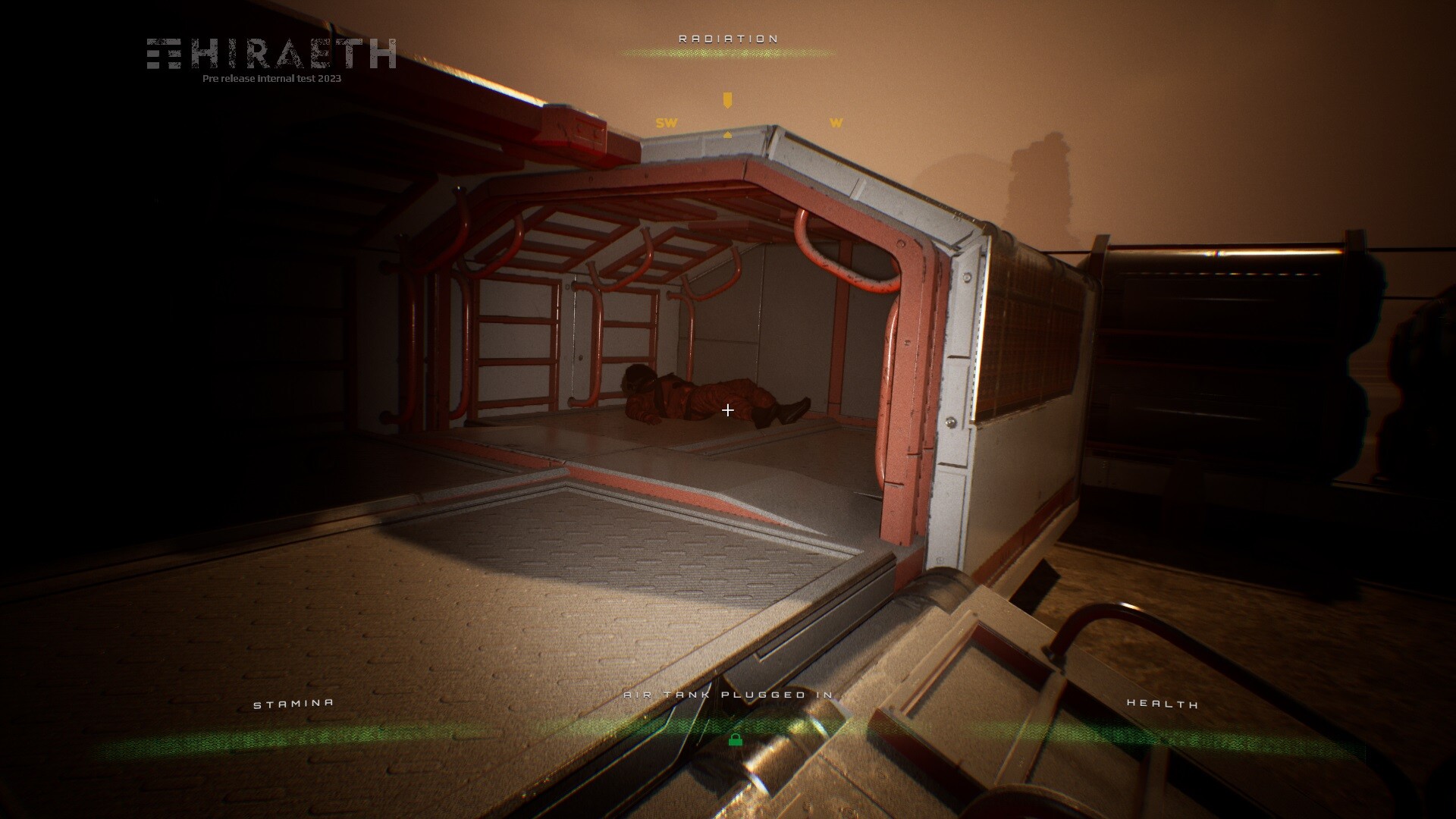Screen dimensions: 1456x819
Task: Click the 'Pre release internal test 2023' text
Action: [271, 77]
